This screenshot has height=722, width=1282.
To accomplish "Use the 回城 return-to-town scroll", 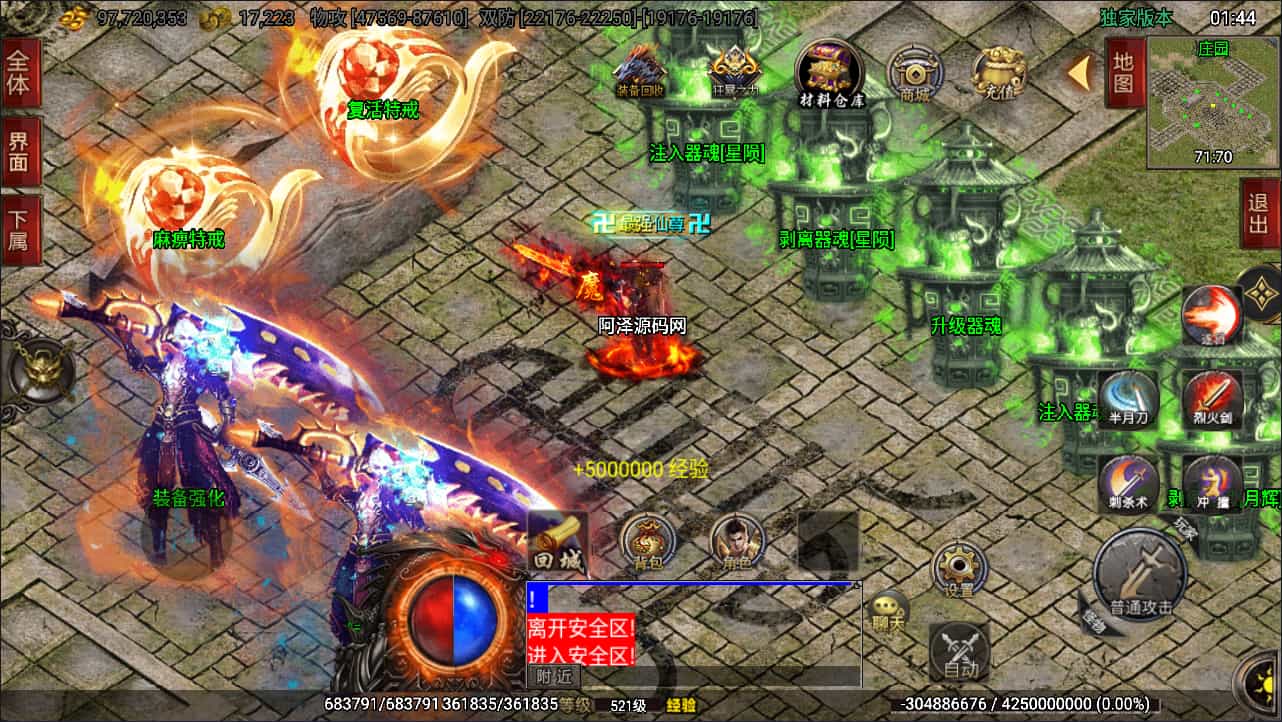I will tap(556, 543).
